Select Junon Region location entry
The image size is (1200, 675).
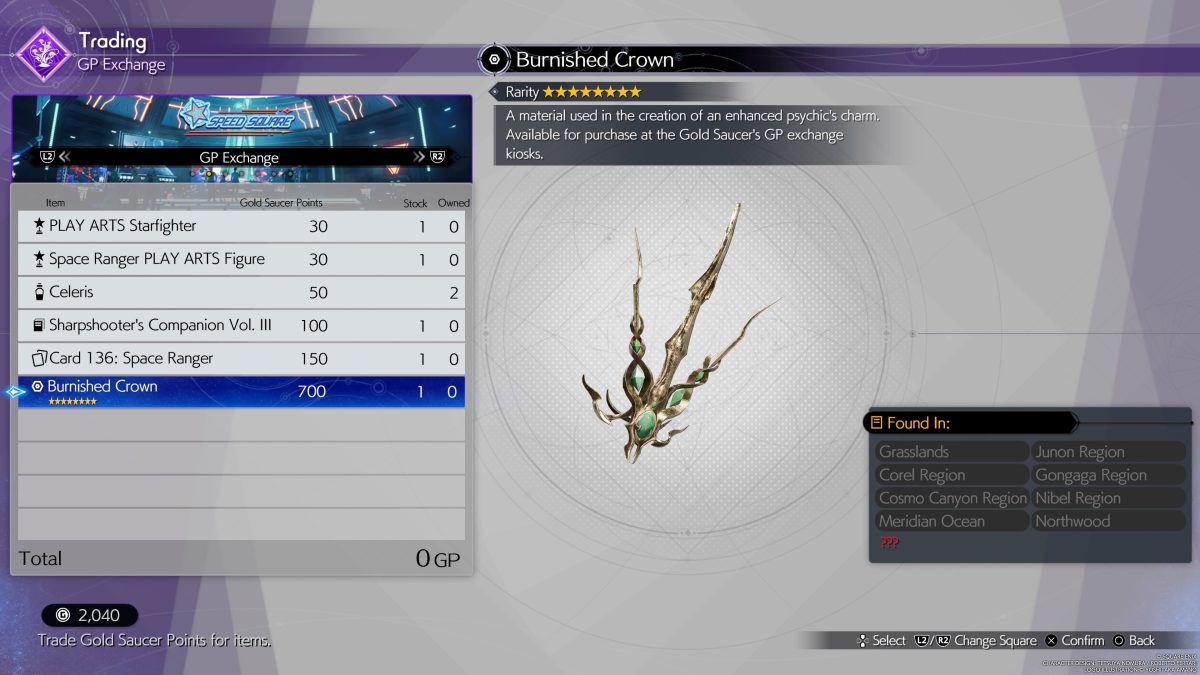coord(1108,452)
